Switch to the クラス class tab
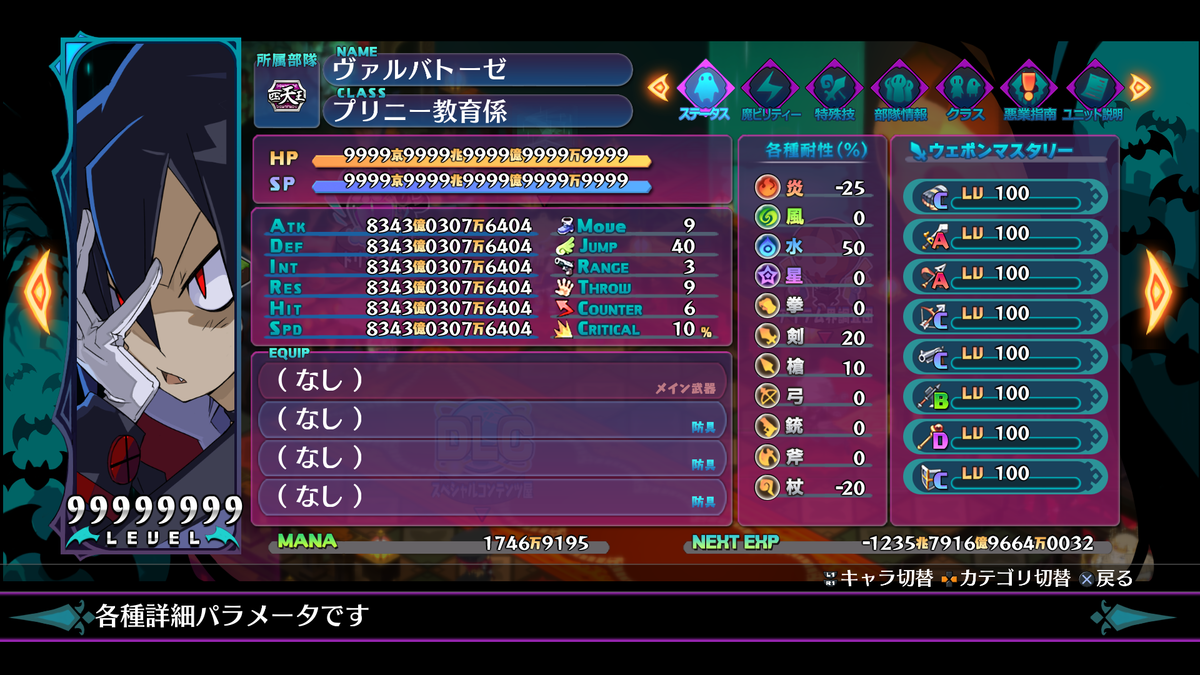1200x675 pixels. [965, 88]
